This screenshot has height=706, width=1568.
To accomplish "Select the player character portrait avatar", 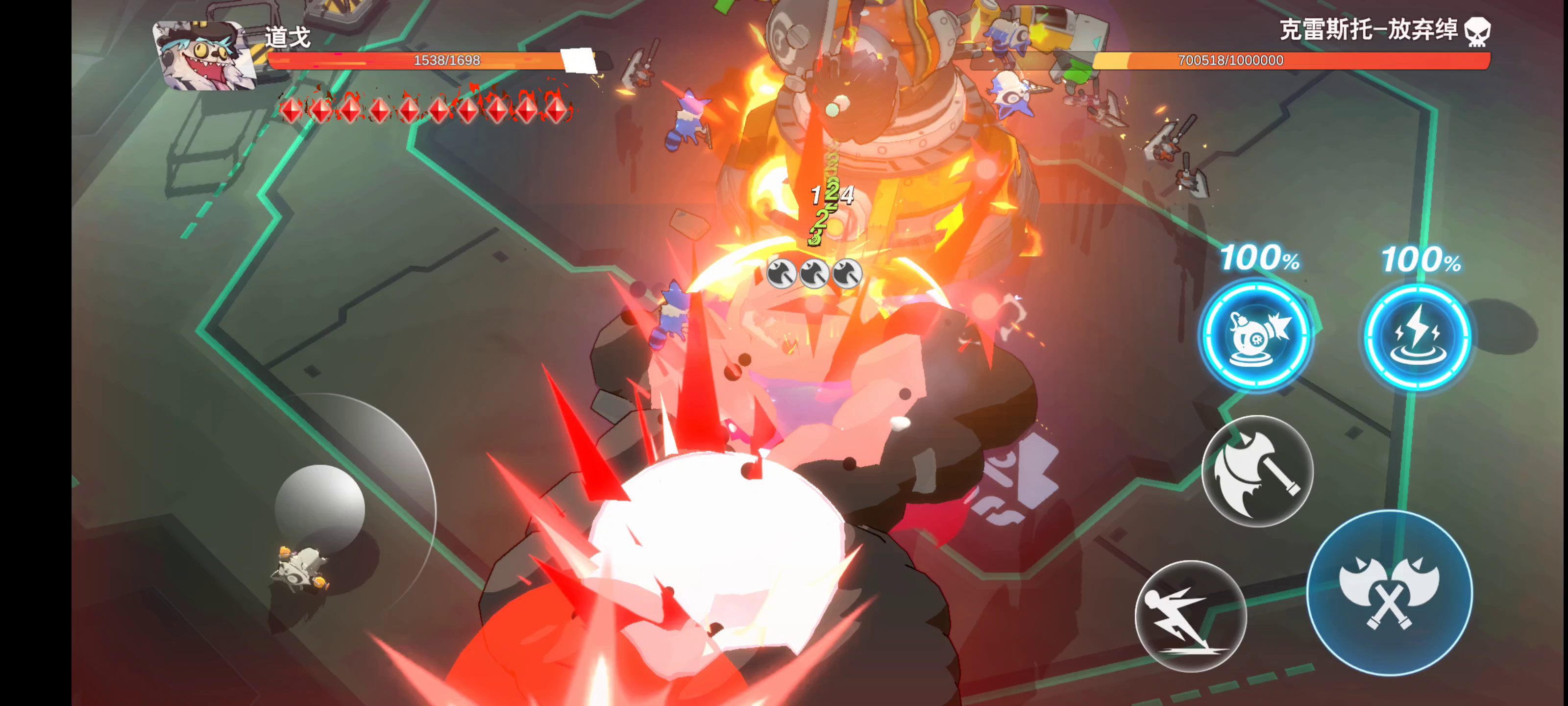I will pos(203,56).
